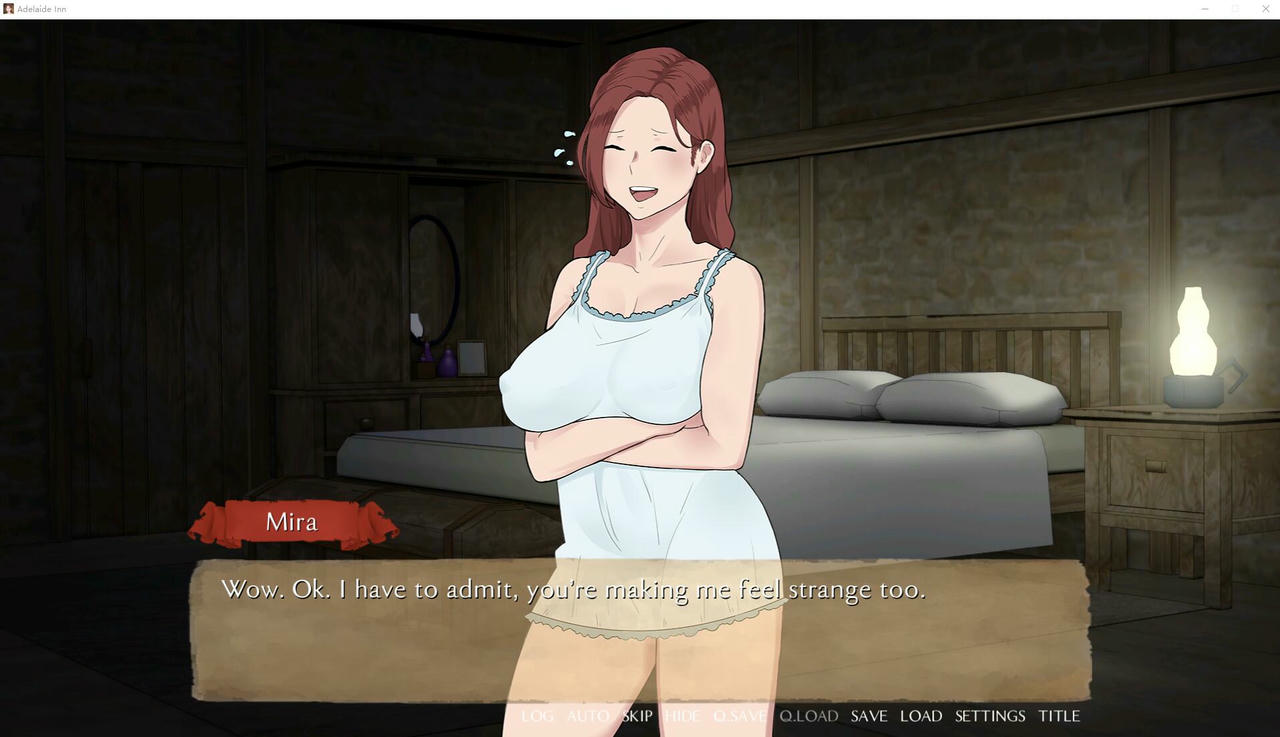Viewport: 1280px width, 737px height.
Task: Open the LOAD game screen
Action: point(921,716)
